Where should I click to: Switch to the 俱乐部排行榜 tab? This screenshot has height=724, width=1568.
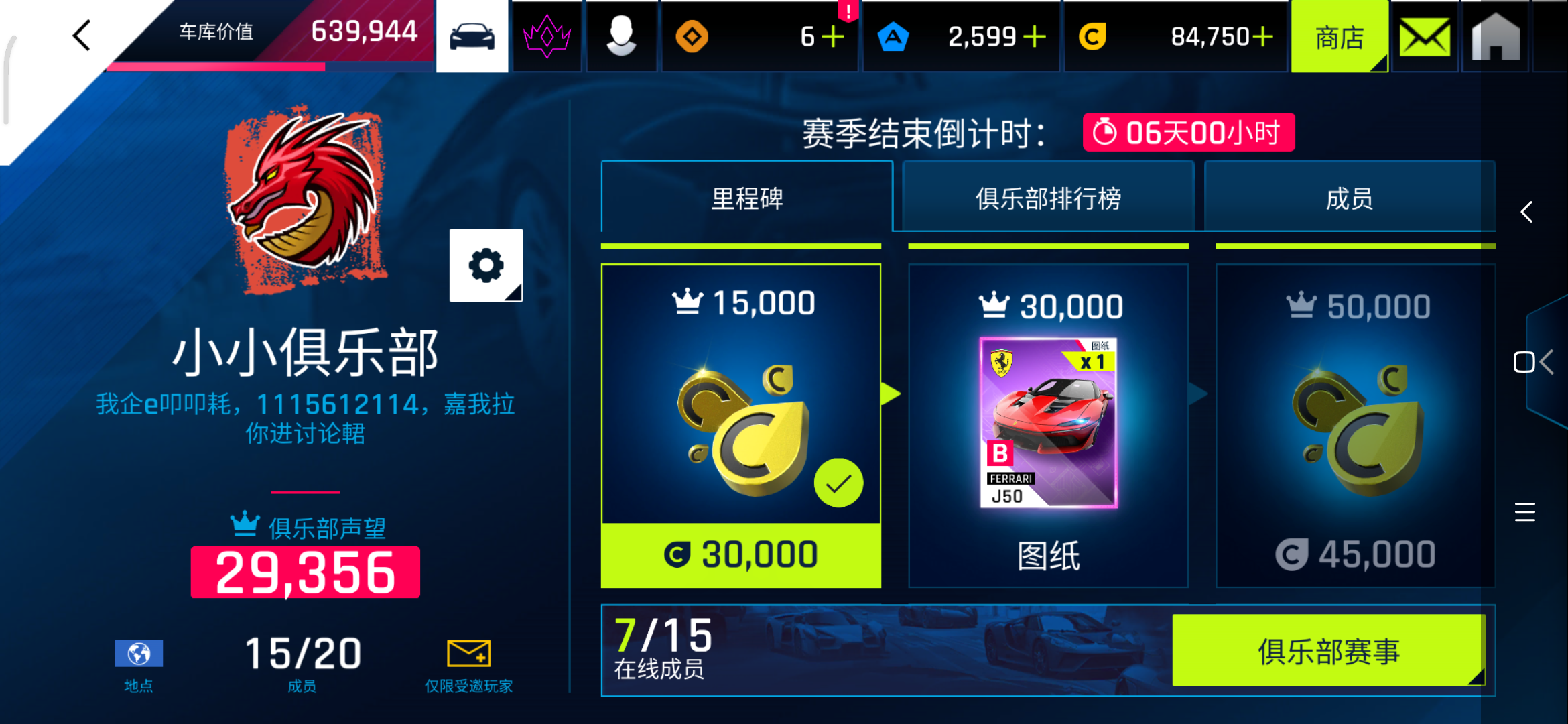coord(1047,197)
